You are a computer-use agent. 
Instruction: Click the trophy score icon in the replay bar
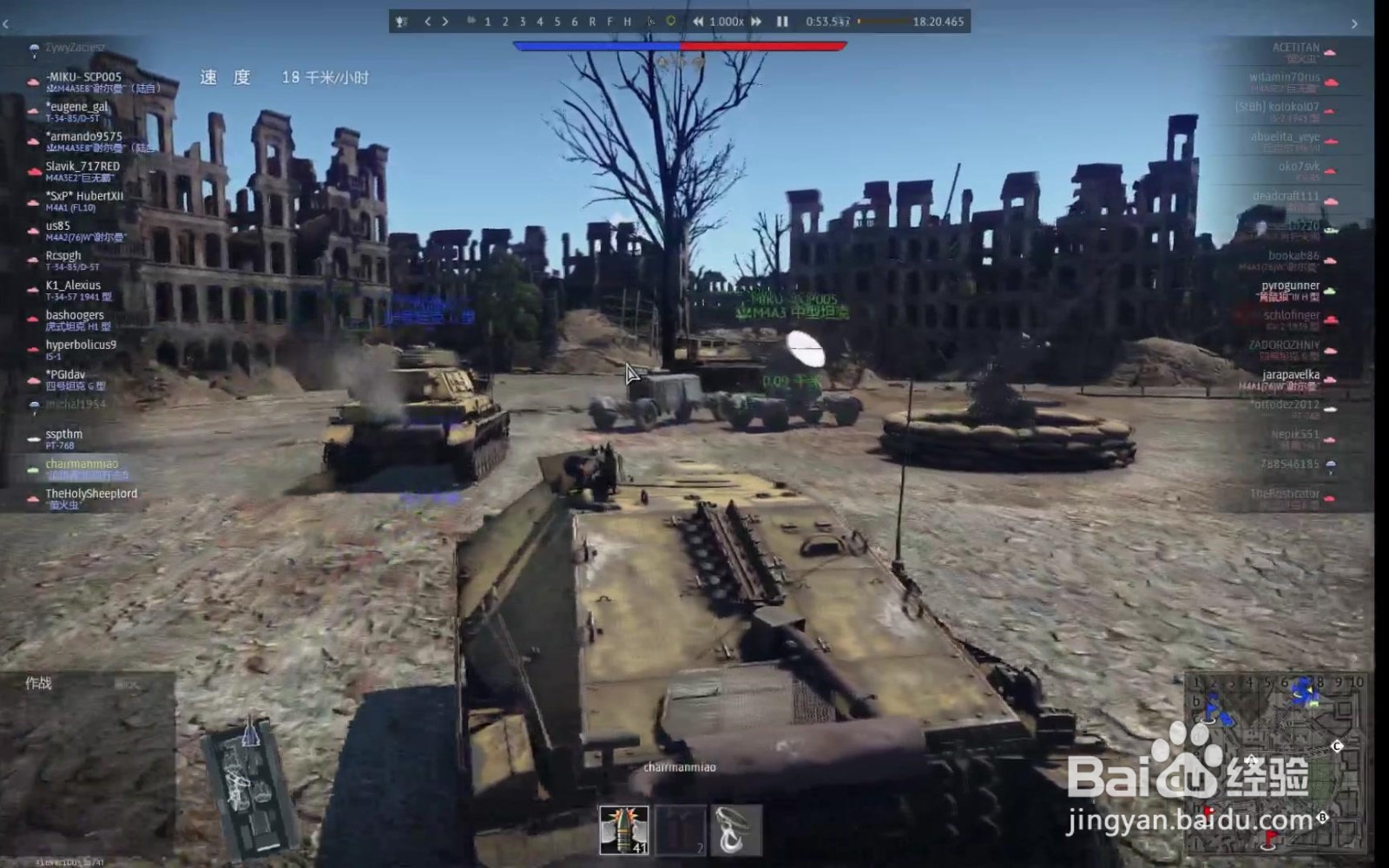(401, 23)
